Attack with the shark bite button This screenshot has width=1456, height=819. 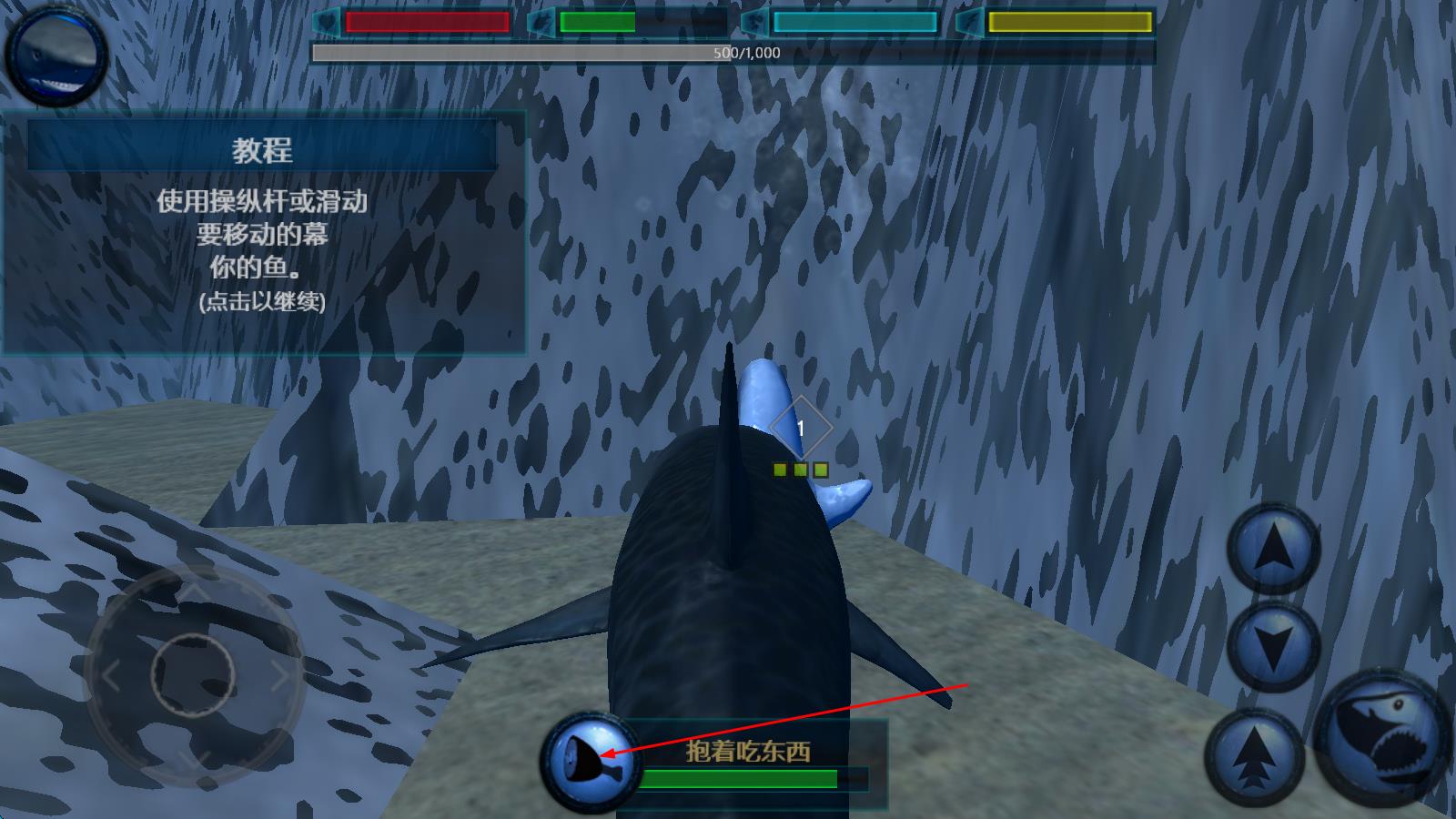point(1383,736)
